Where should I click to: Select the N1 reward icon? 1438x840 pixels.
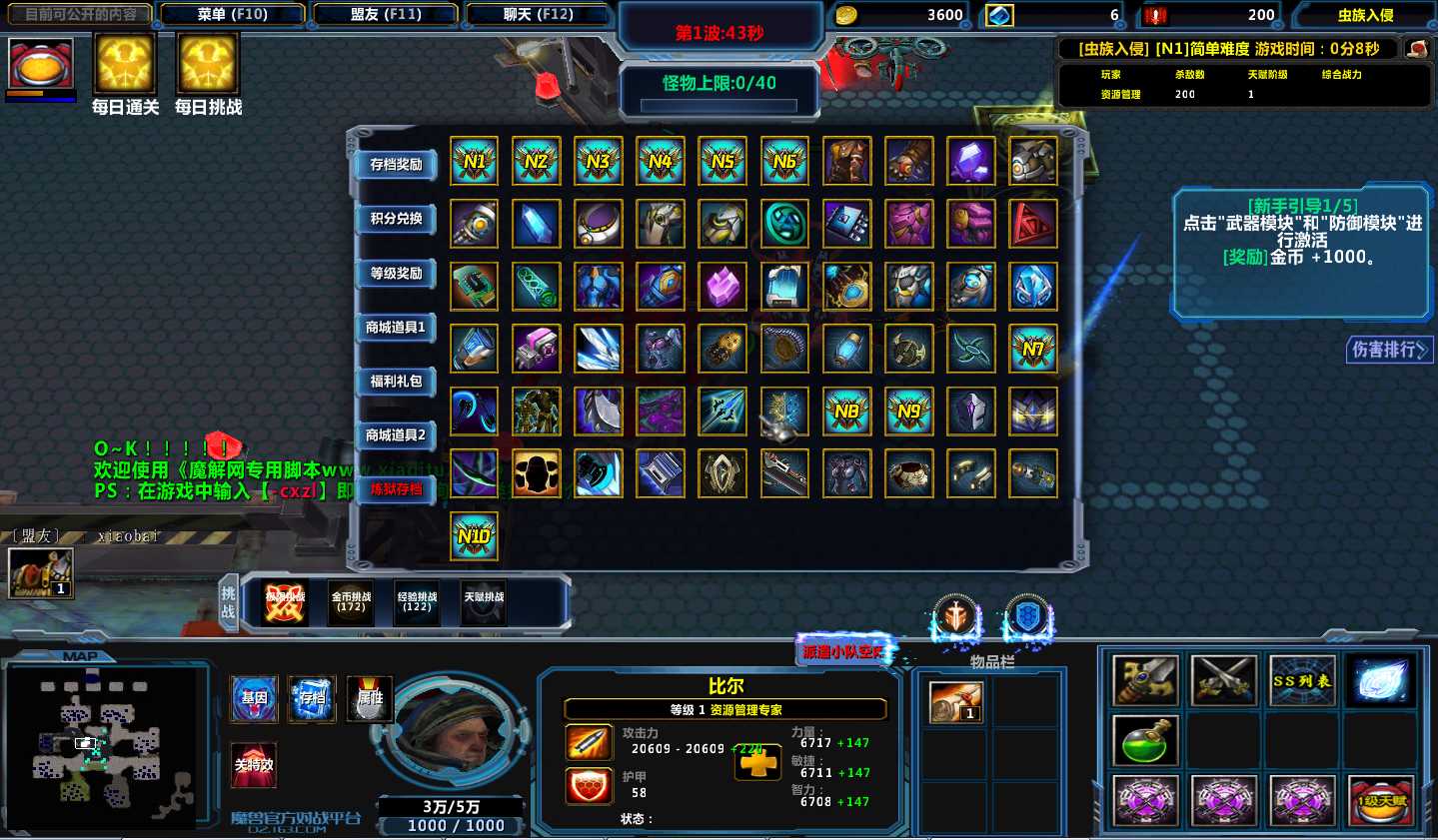(x=474, y=161)
